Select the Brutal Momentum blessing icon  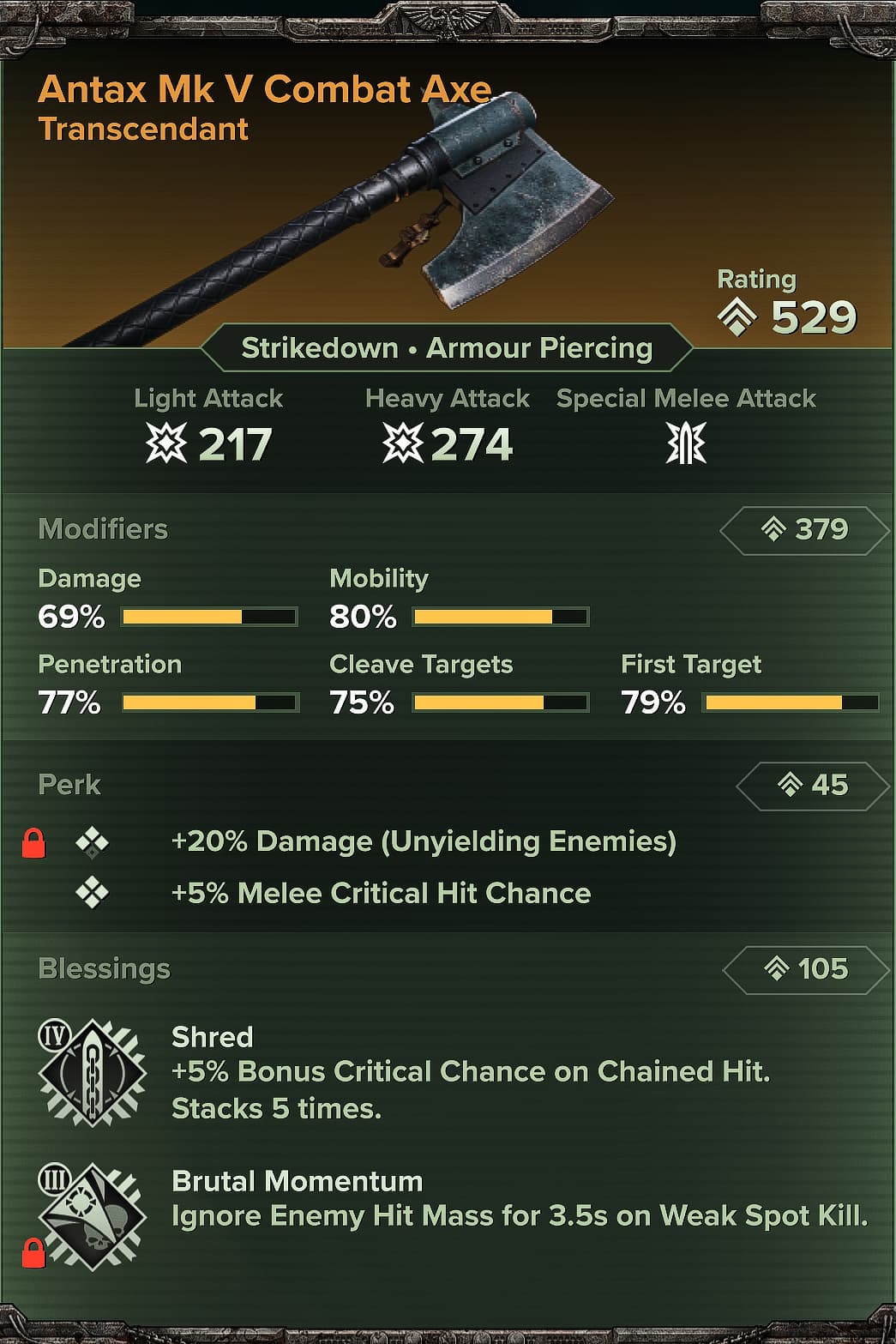[93, 1216]
